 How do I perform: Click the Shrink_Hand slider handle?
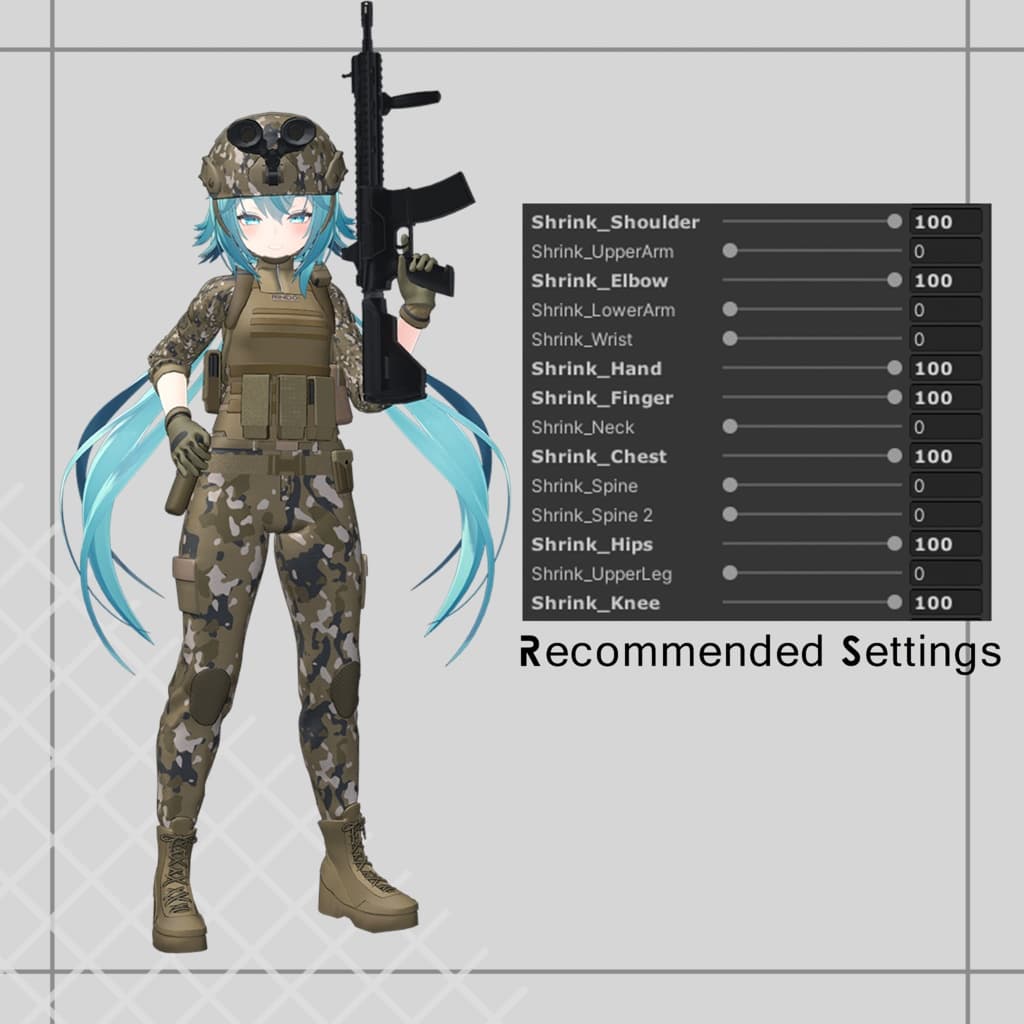894,369
